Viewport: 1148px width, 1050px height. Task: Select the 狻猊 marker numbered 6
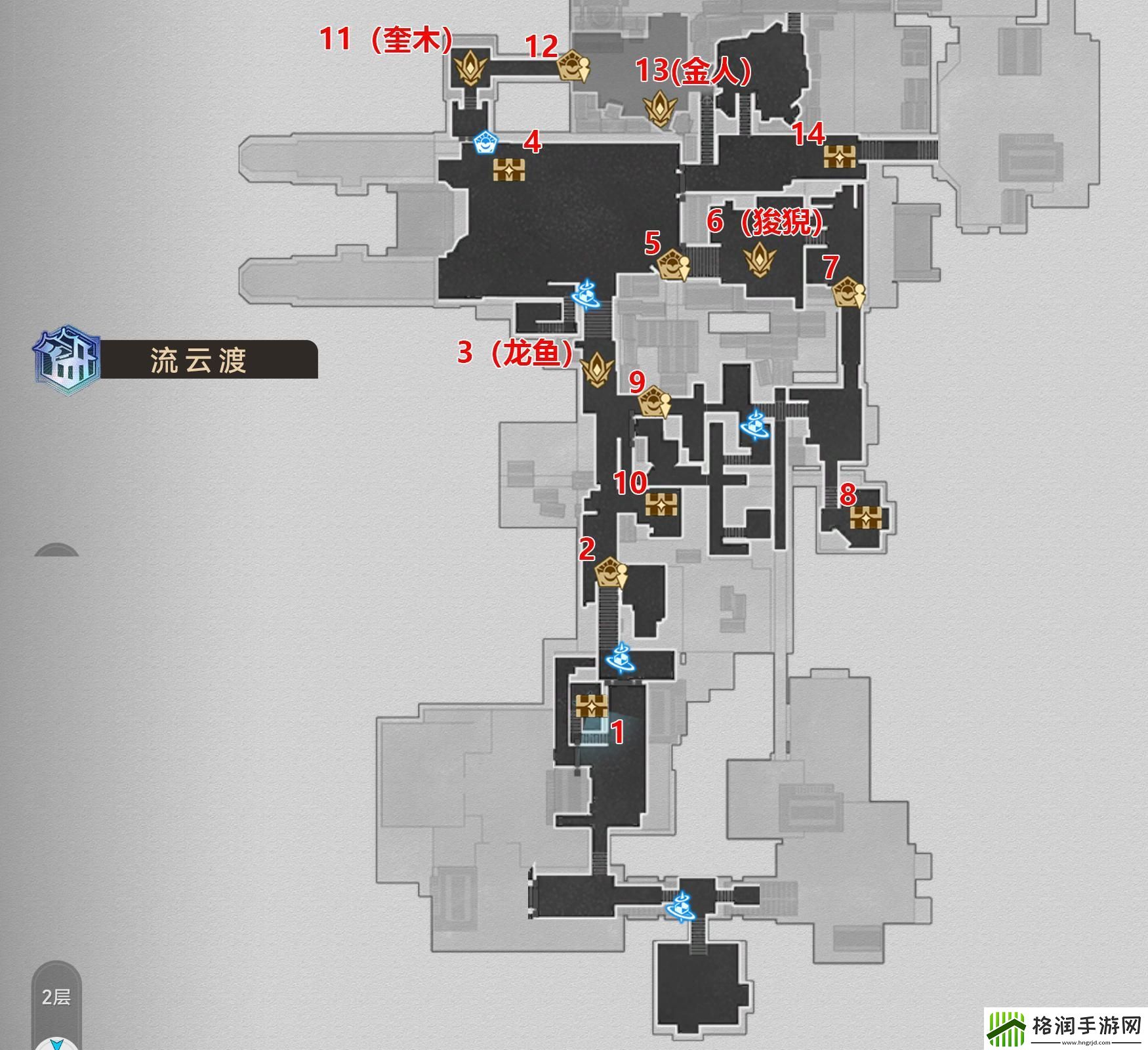point(760,261)
